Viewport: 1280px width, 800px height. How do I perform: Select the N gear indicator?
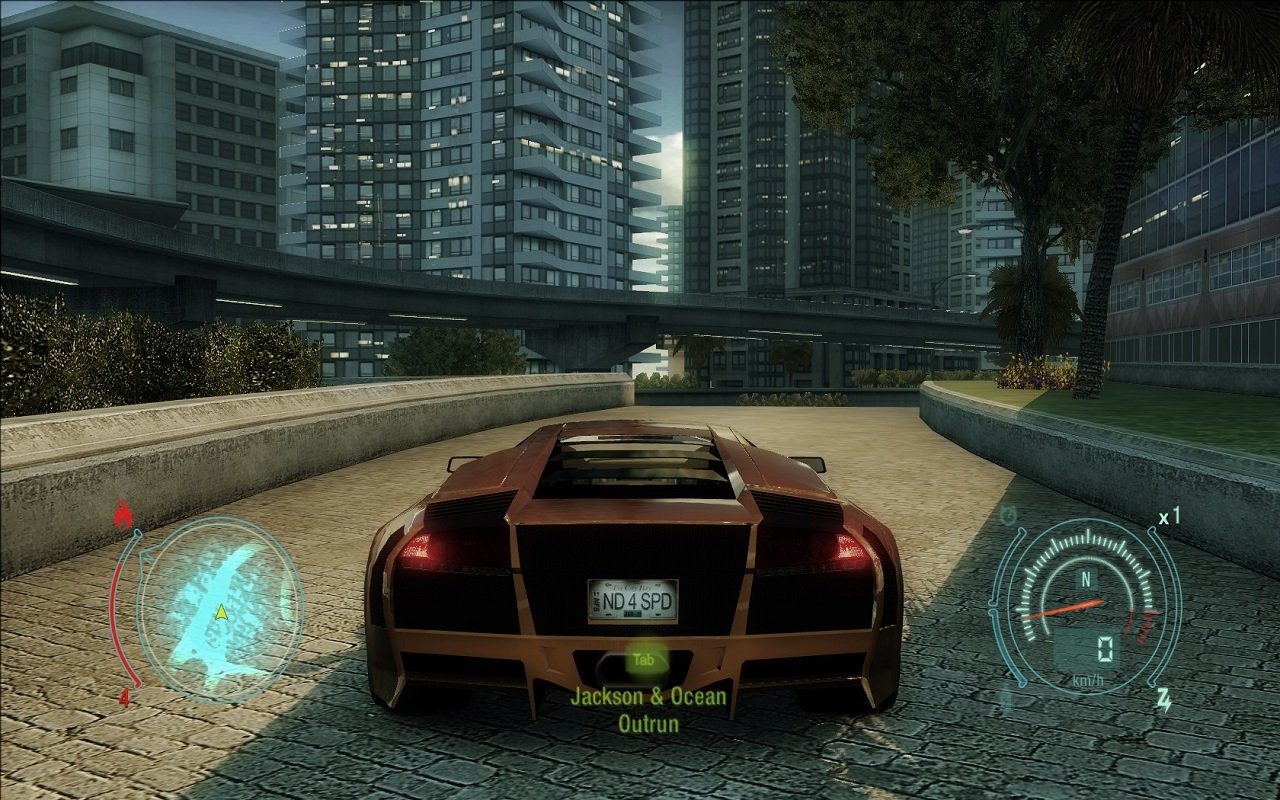[x=1086, y=578]
